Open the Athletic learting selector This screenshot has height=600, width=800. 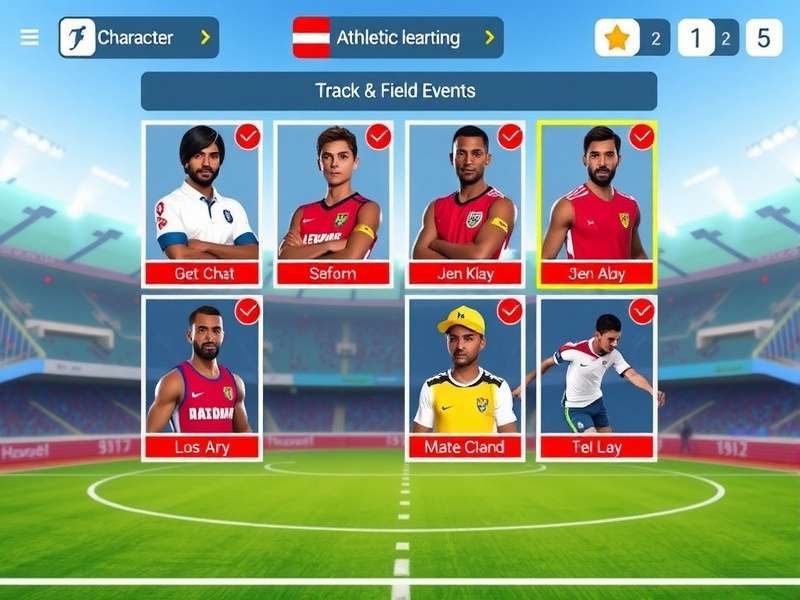pos(398,38)
